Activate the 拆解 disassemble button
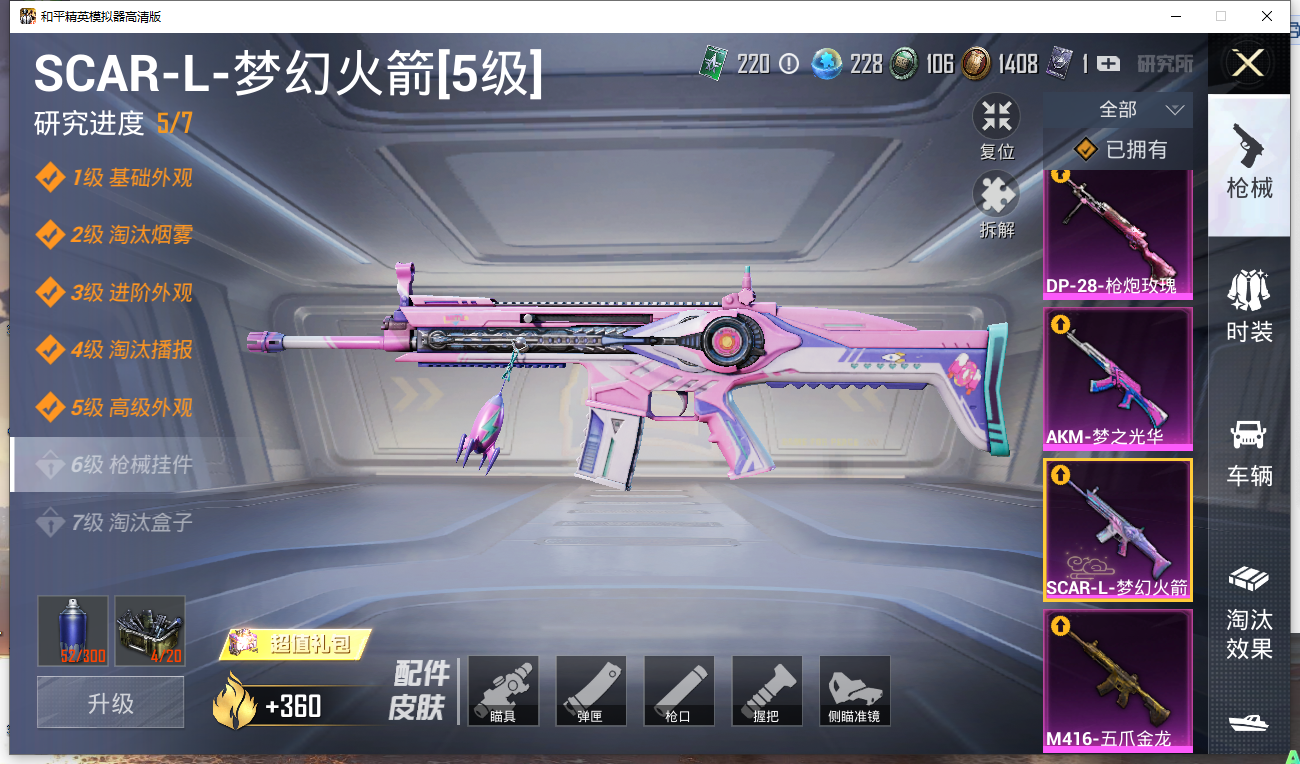 (x=996, y=204)
